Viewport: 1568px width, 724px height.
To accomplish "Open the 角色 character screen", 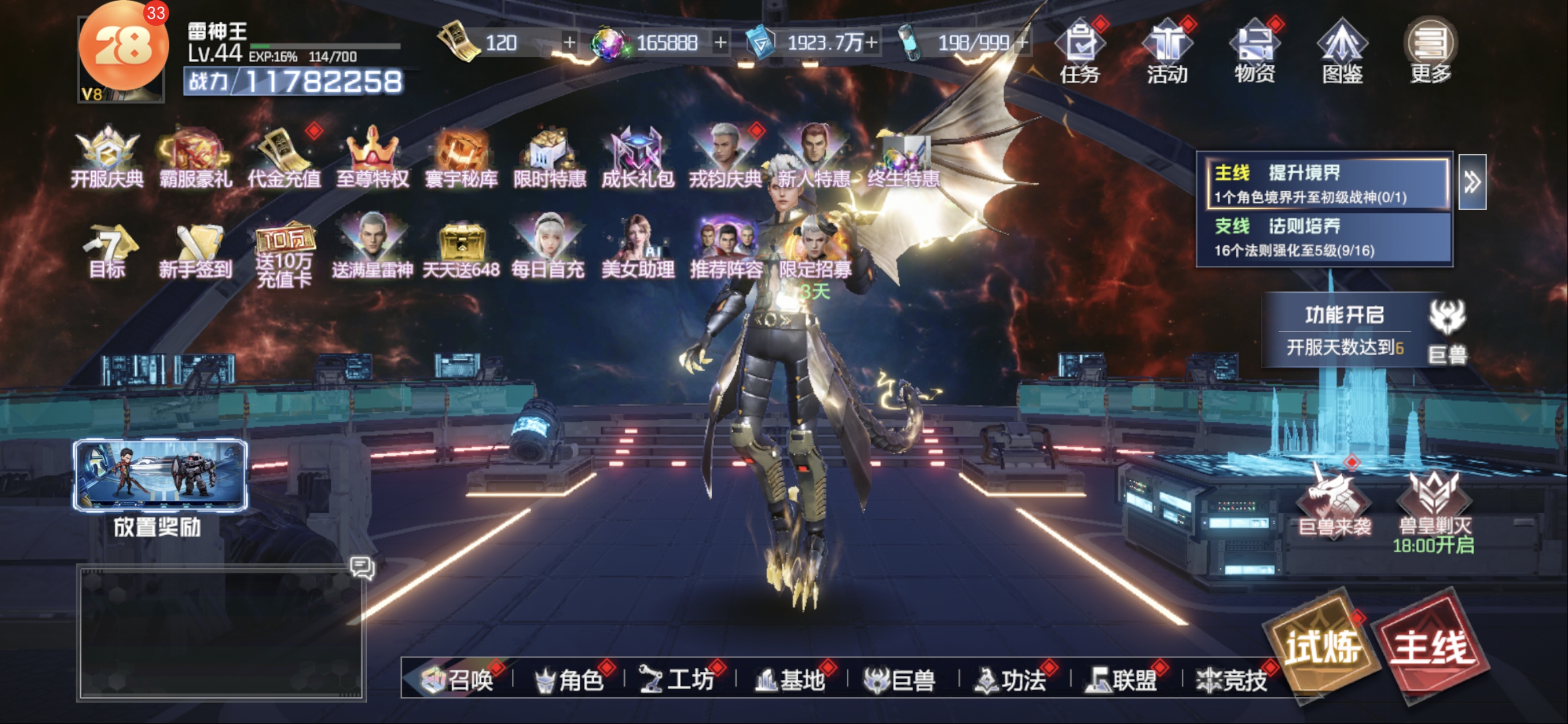I will [x=570, y=679].
